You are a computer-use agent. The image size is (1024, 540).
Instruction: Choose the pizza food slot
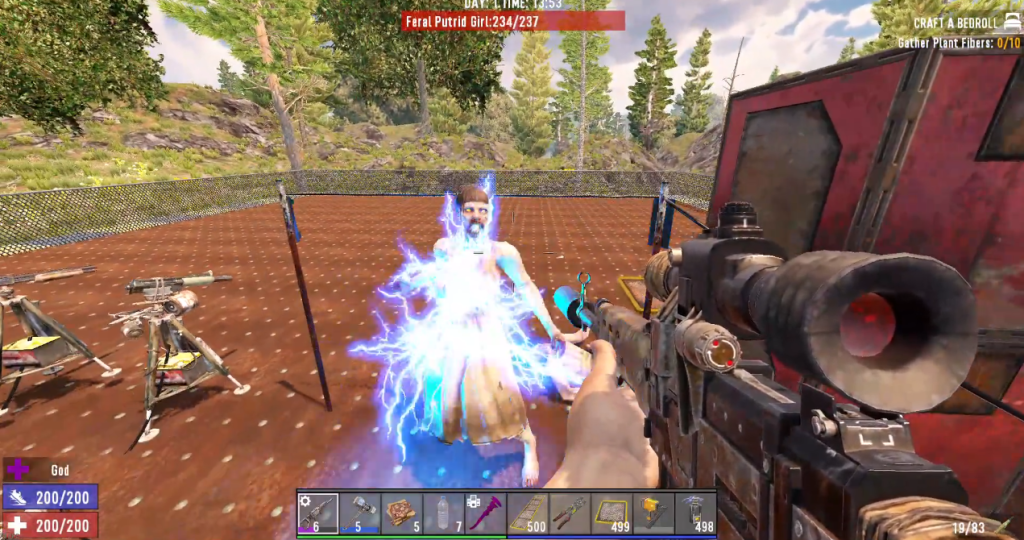pos(402,513)
